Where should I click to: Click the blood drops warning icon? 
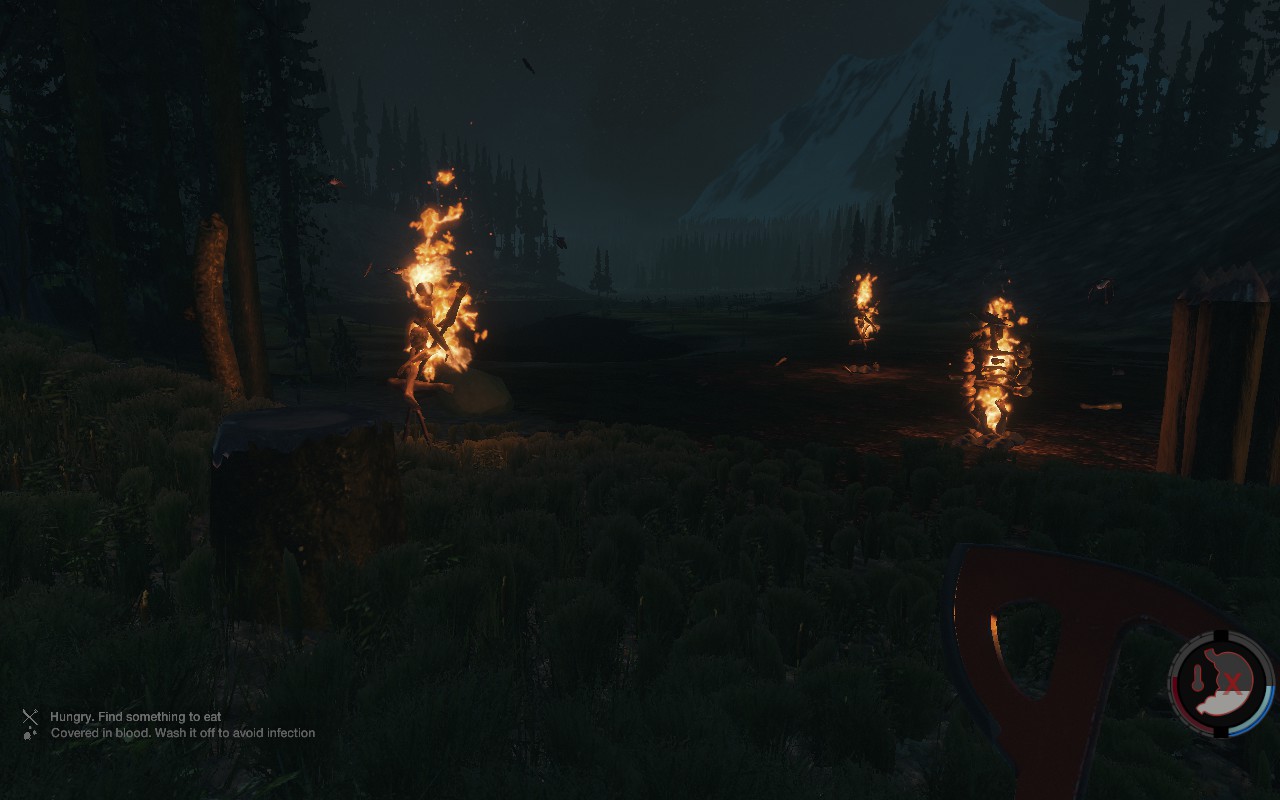click(x=31, y=733)
